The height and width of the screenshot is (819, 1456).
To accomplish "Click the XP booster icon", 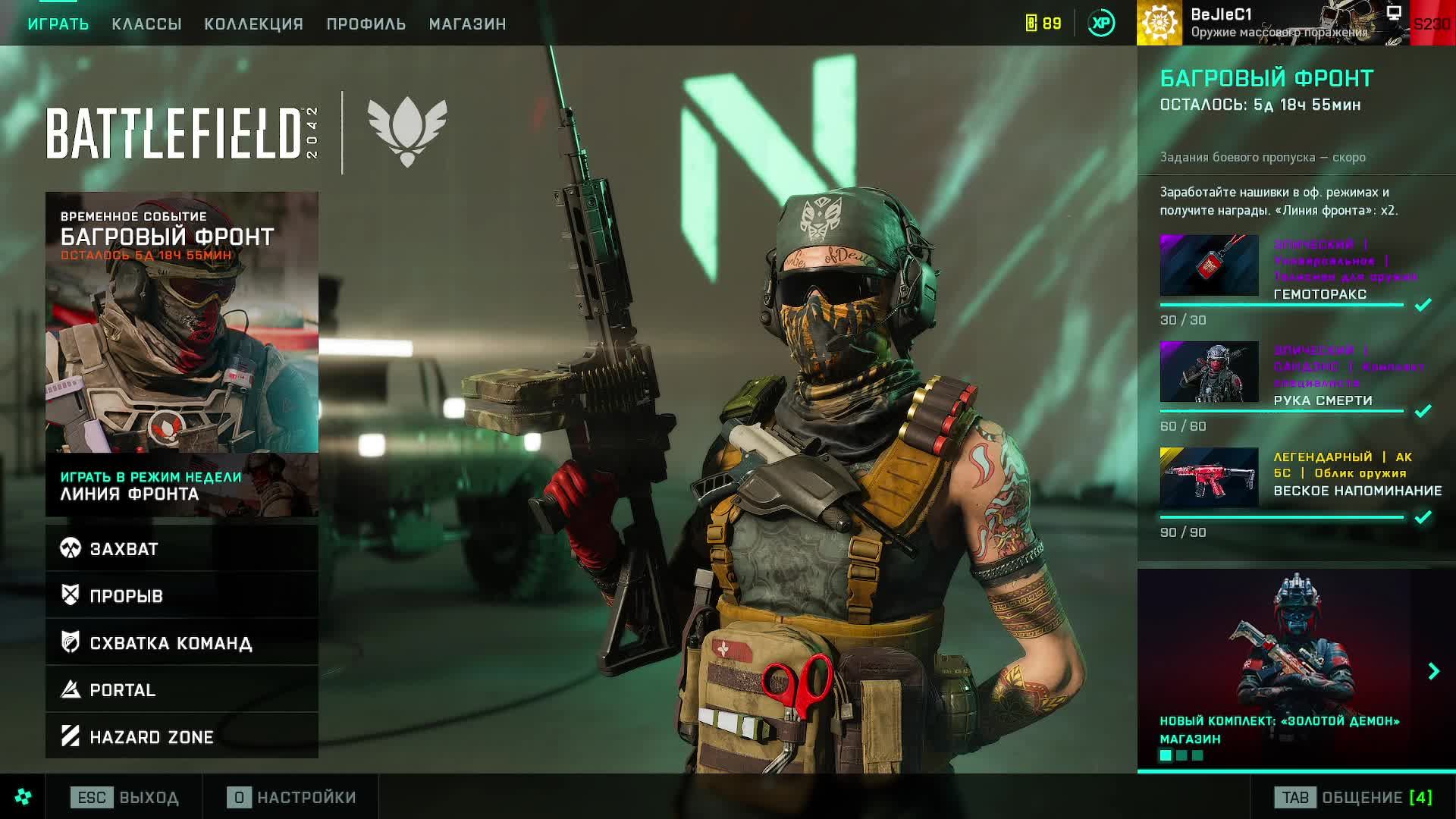I will pyautogui.click(x=1101, y=24).
